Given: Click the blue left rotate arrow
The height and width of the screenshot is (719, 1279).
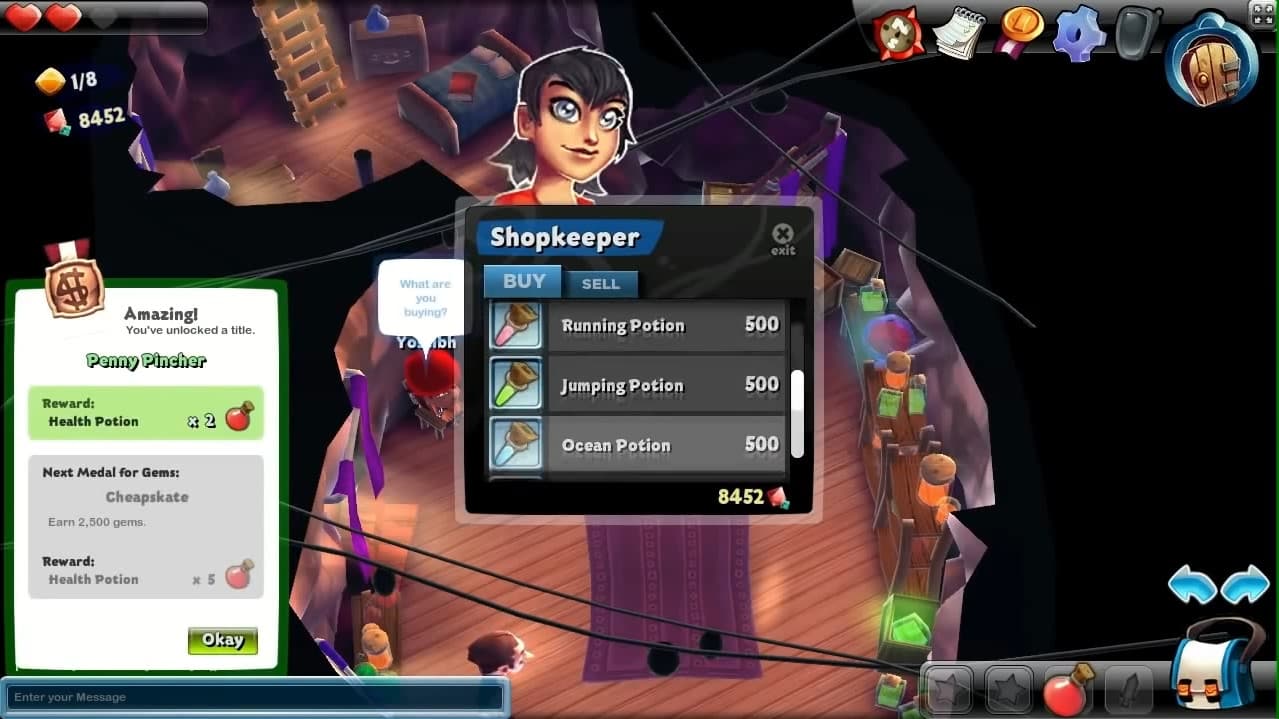Looking at the screenshot, I should [x=1192, y=585].
